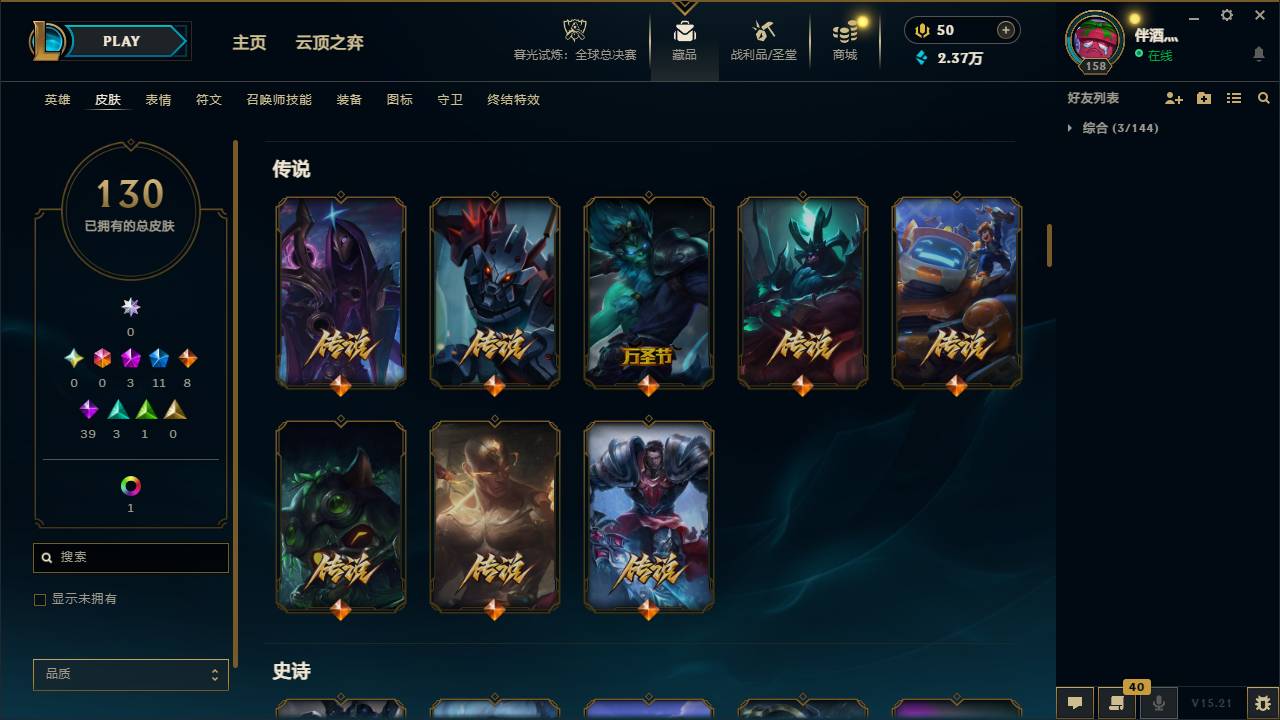Open the 藏品 (Collection) section icon
Viewport: 1280px width, 720px height.
(x=684, y=30)
